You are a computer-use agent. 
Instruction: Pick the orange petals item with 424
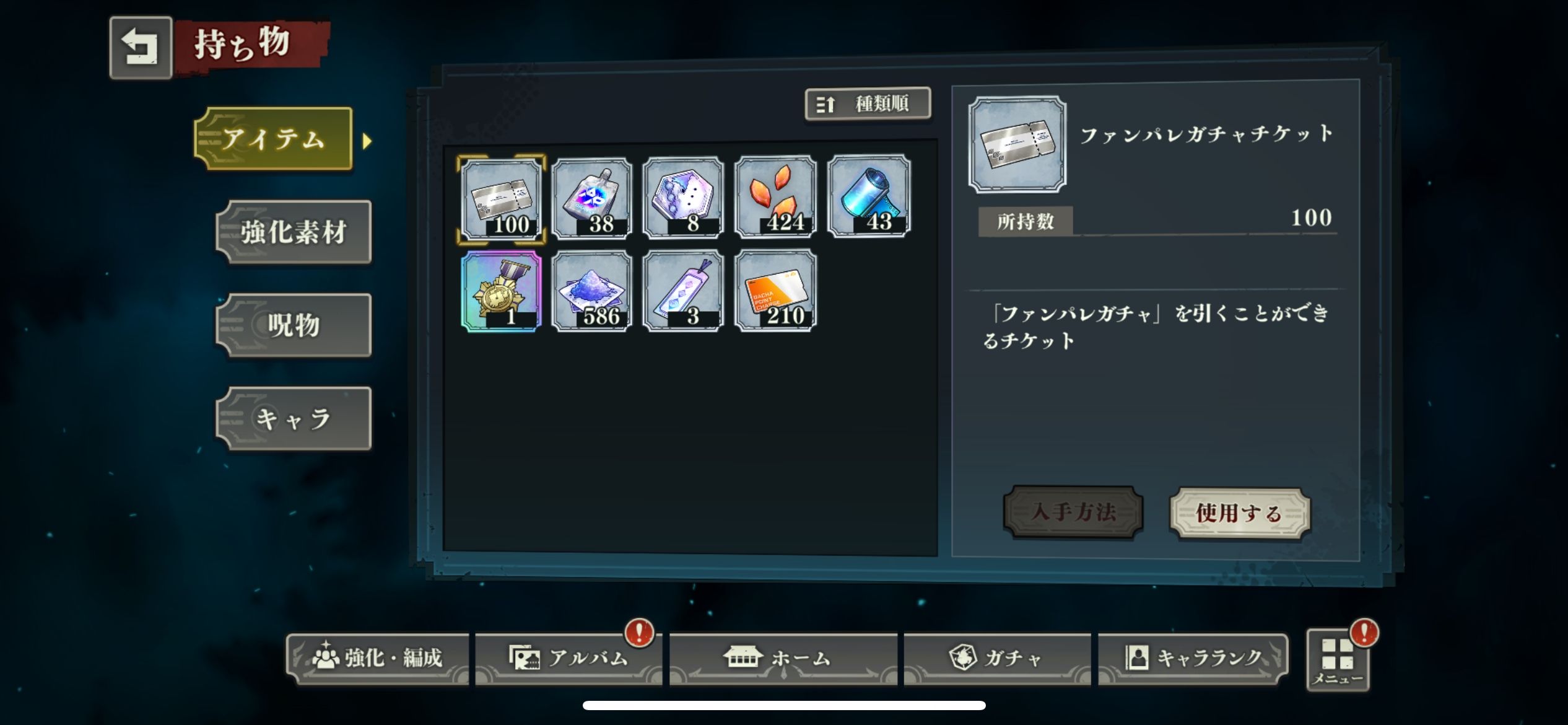tap(775, 198)
